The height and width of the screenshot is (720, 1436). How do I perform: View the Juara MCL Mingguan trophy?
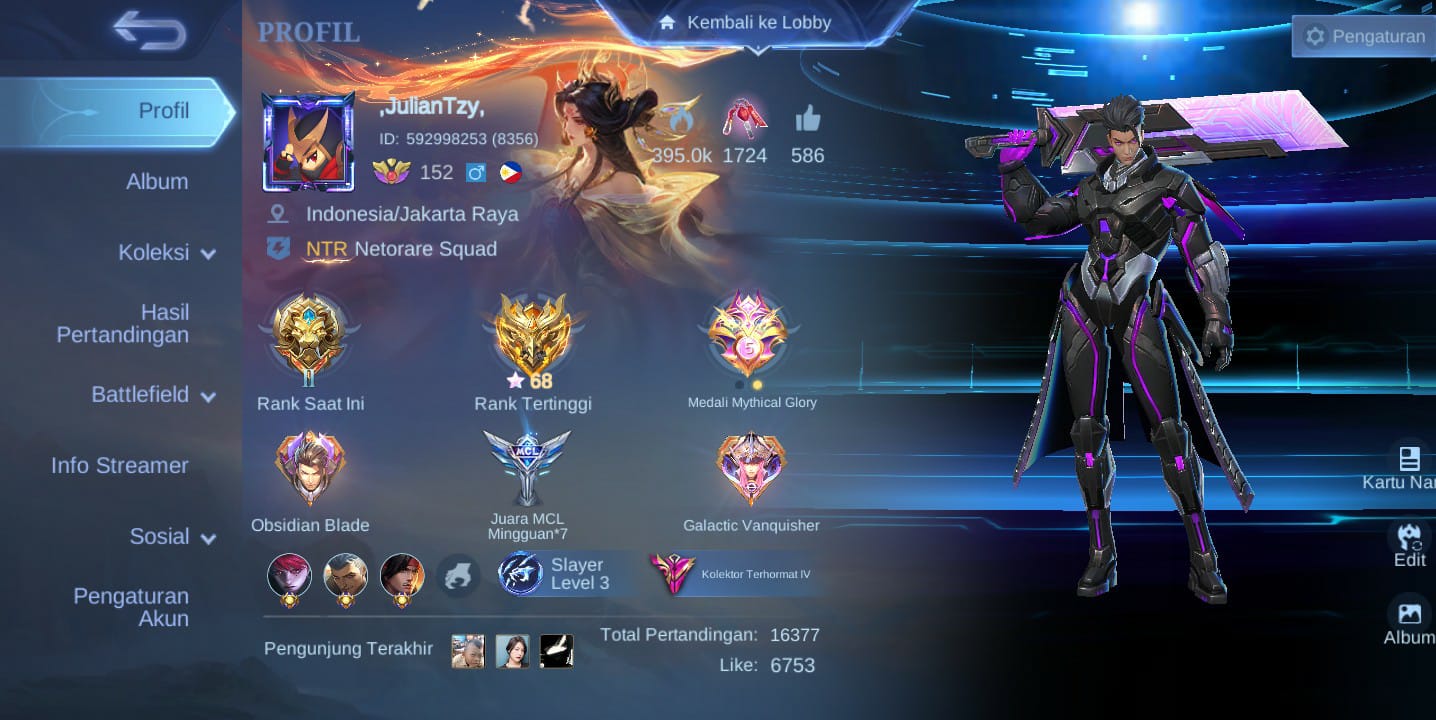tap(527, 467)
